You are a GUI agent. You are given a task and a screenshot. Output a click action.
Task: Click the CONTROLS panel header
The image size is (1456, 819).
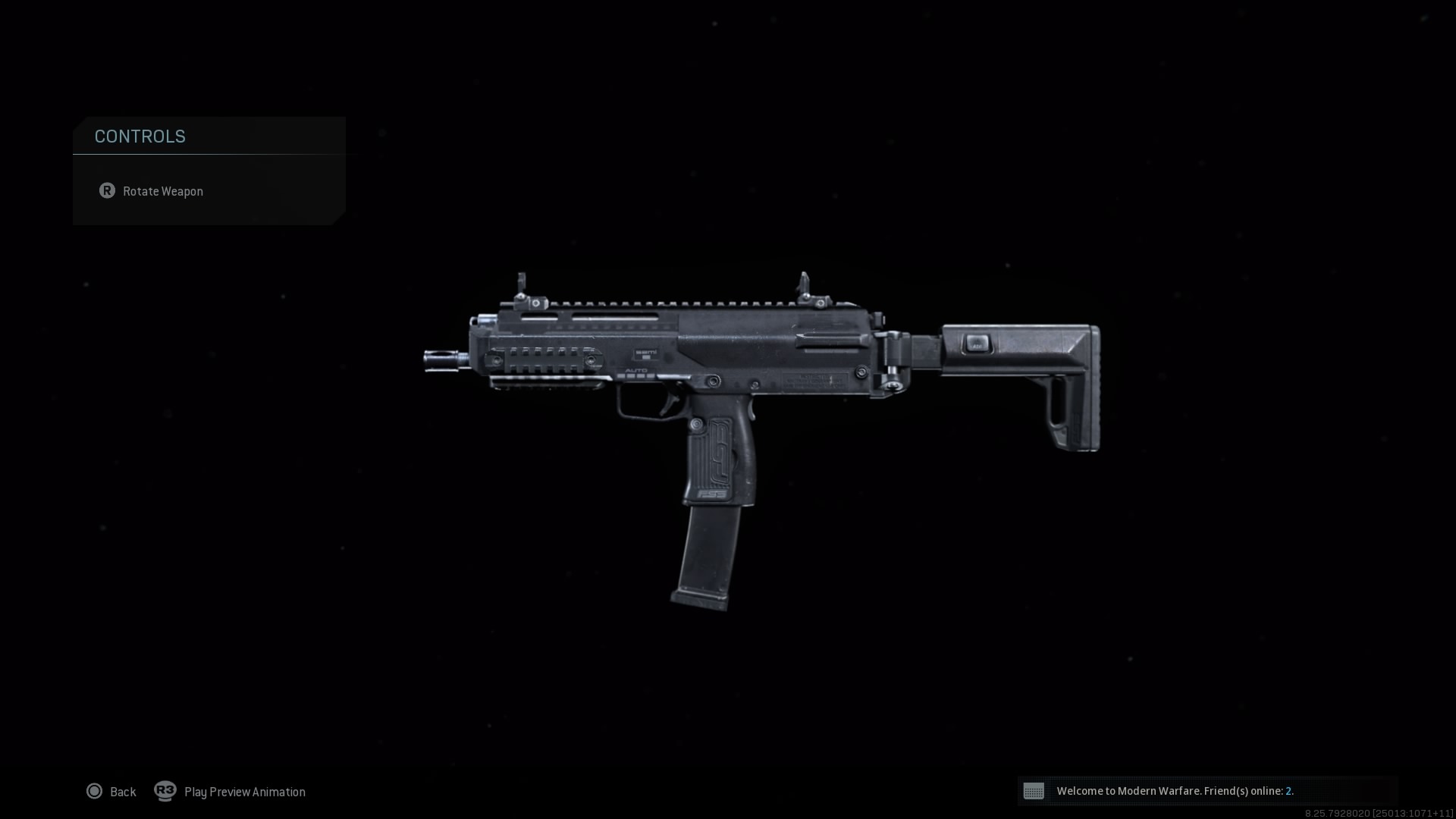point(140,136)
